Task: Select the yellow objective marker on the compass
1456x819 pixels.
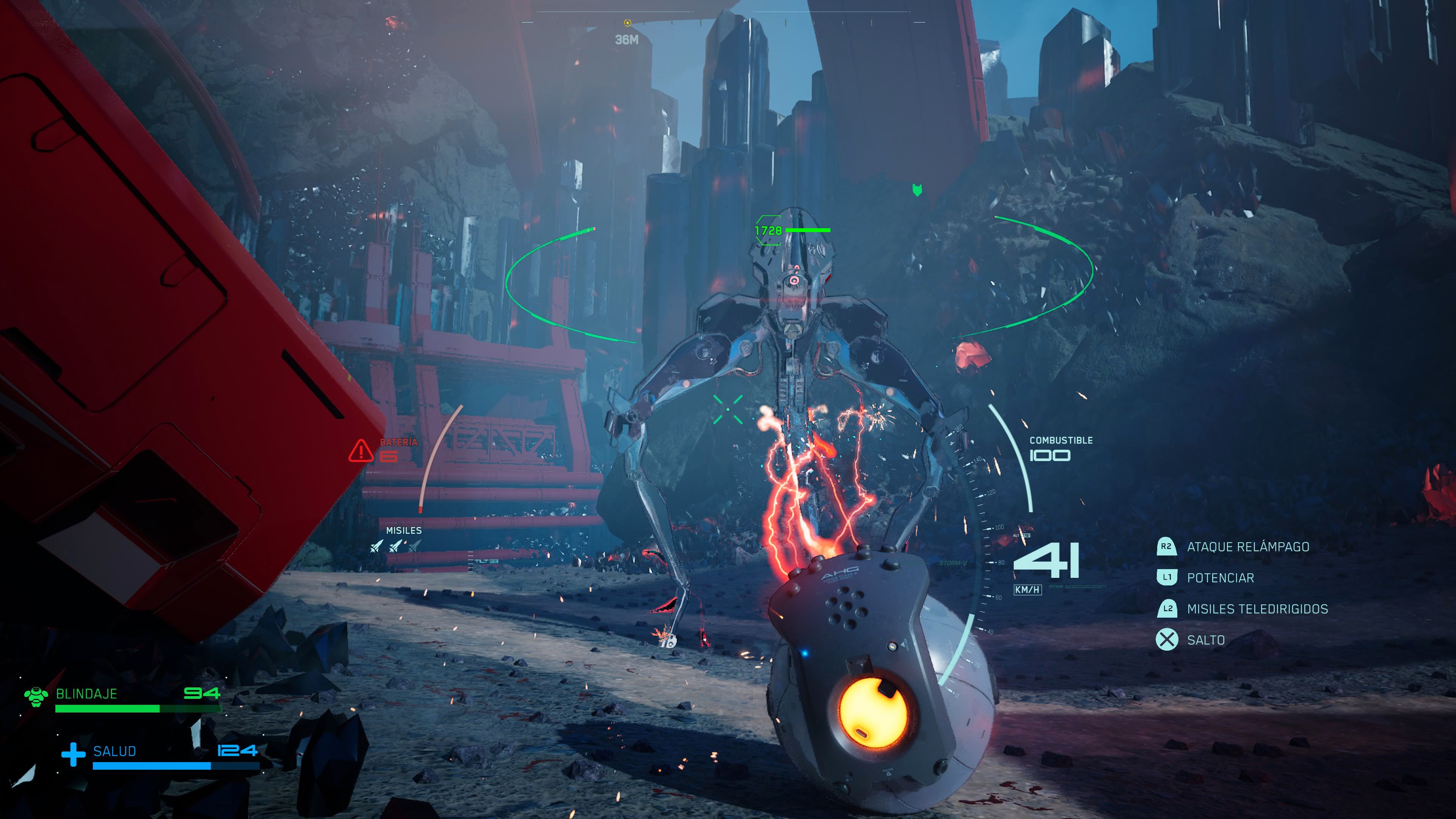Action: [x=627, y=23]
